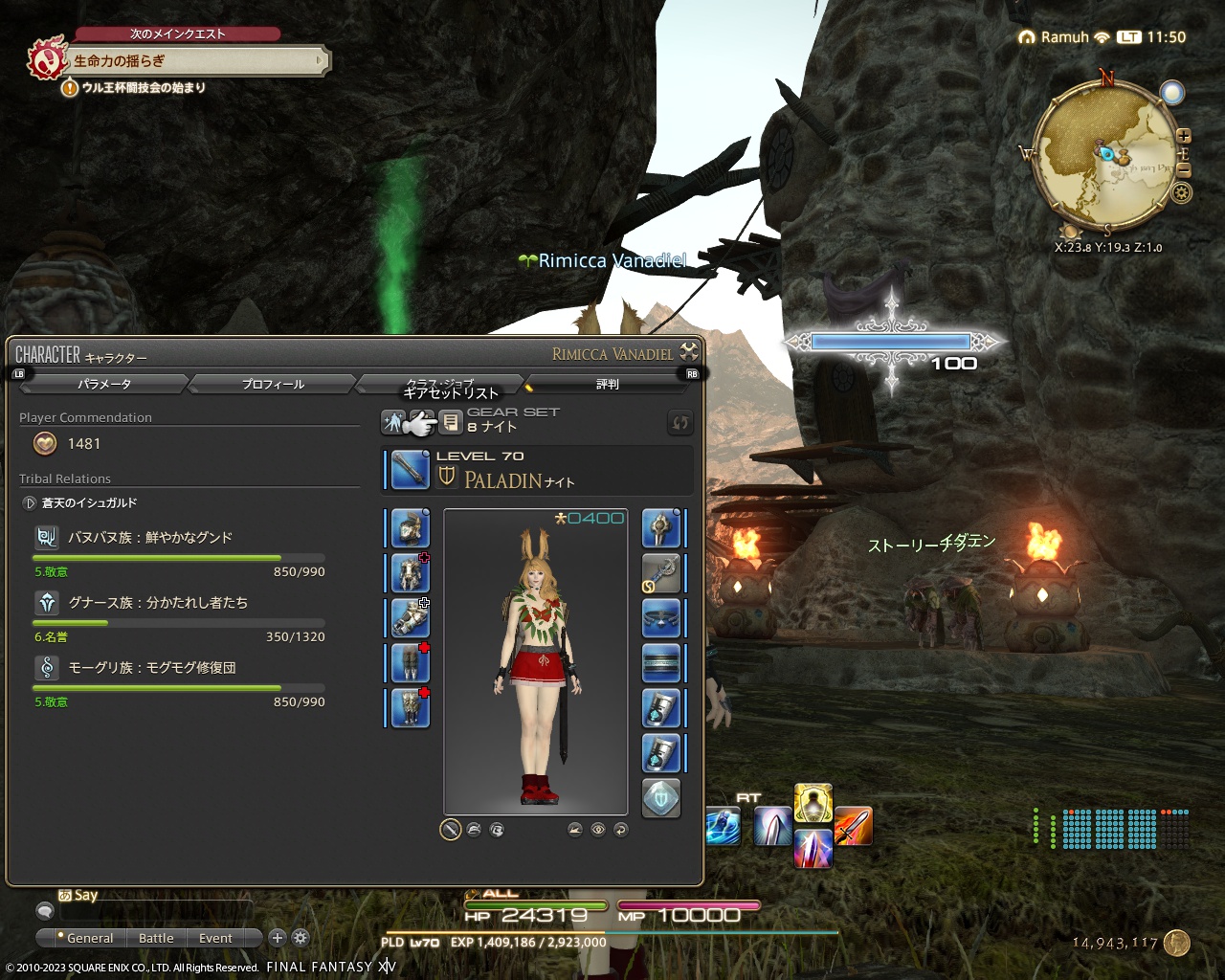Select the Battle chat tab

click(155, 938)
